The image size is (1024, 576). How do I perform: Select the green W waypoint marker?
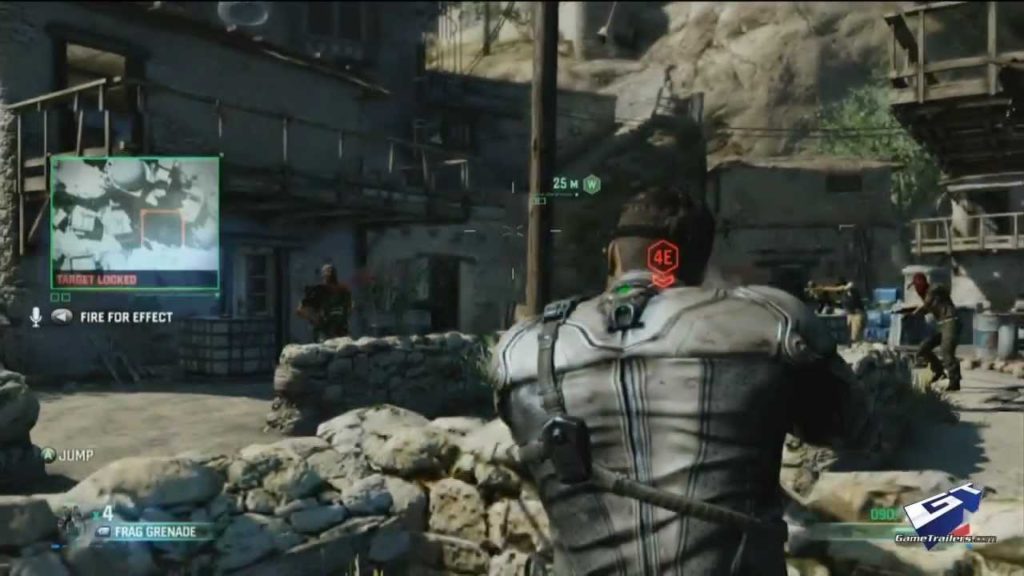(x=591, y=184)
